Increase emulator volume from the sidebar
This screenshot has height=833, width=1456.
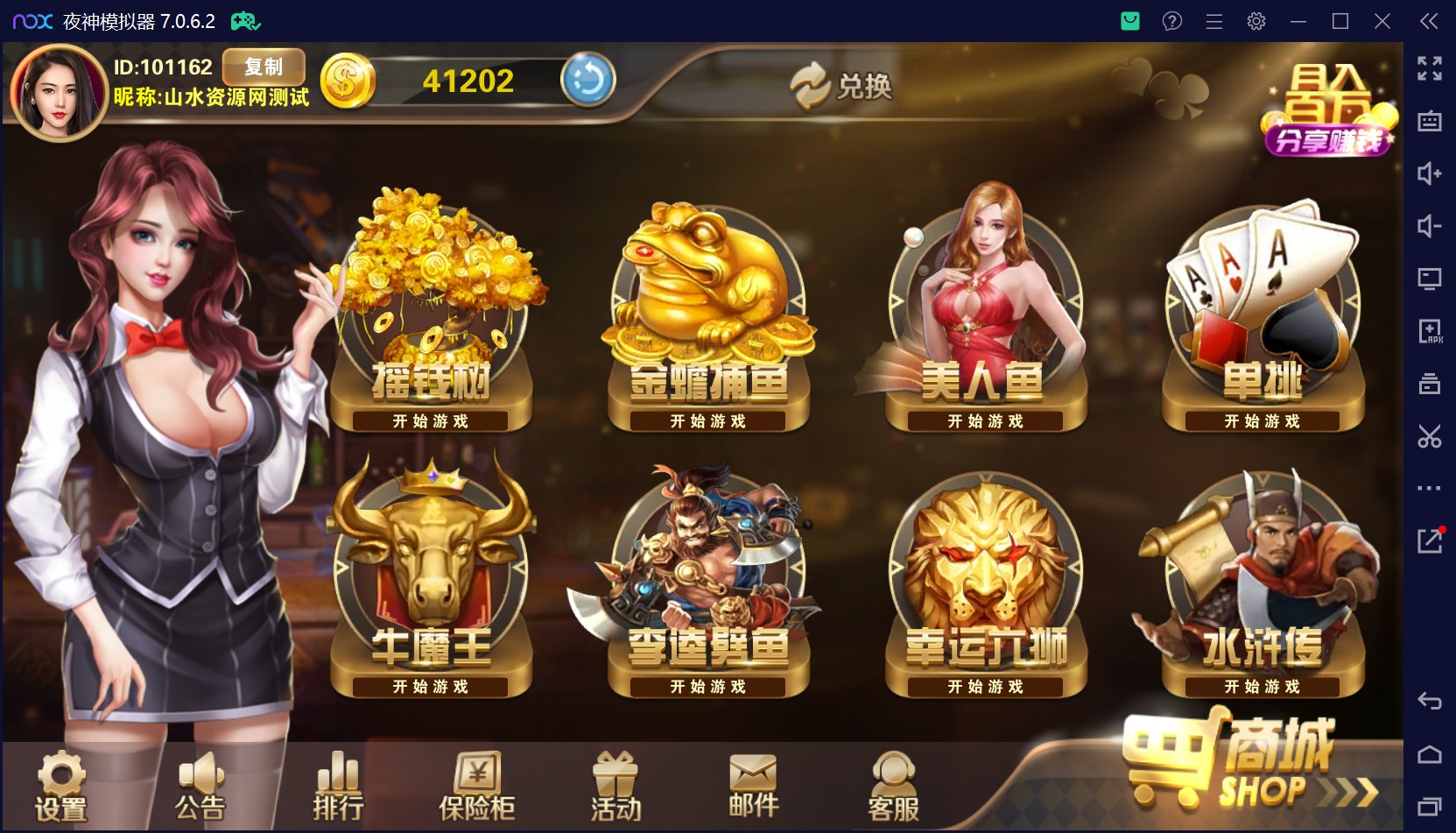click(1430, 173)
